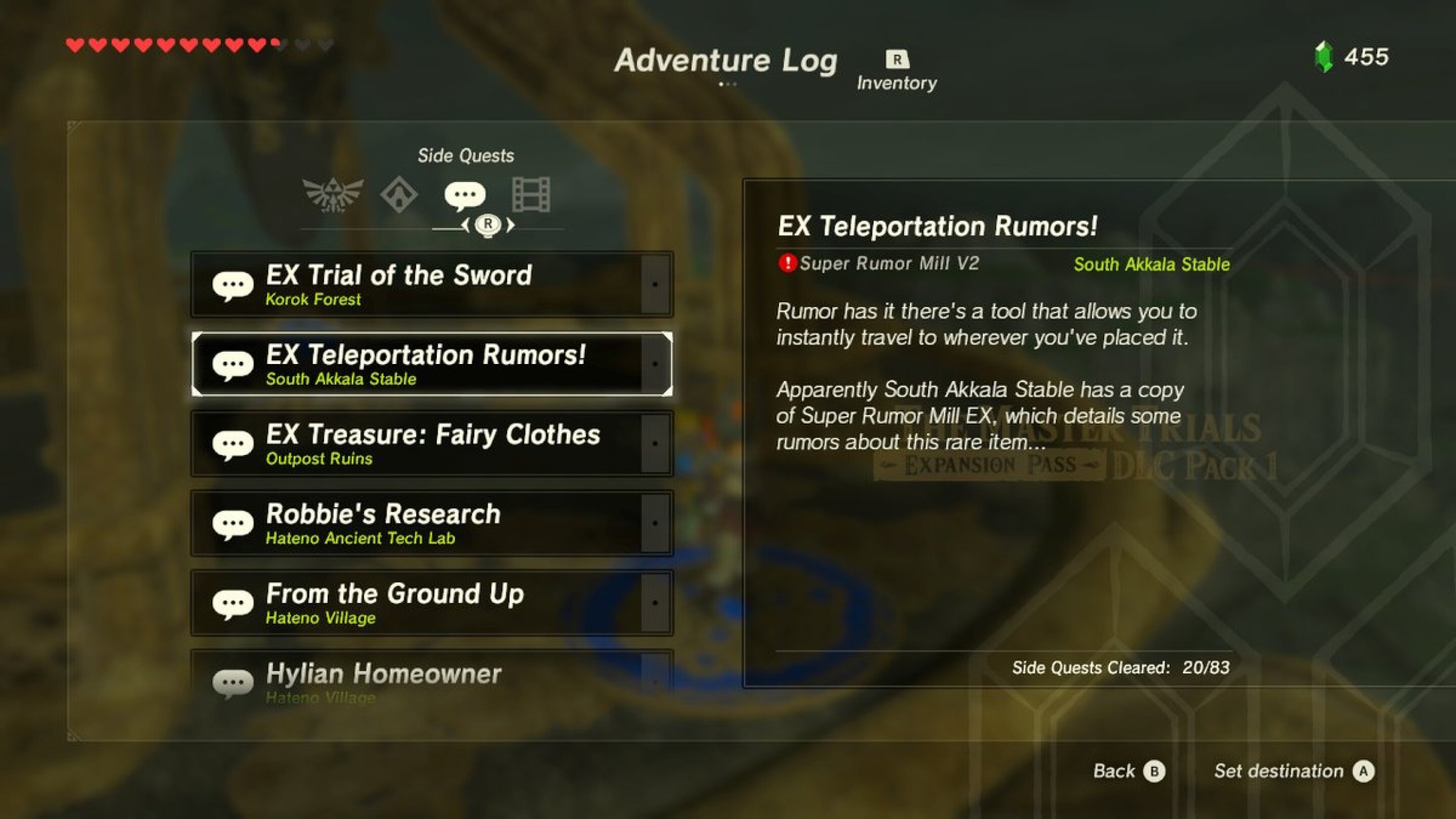
Task: Click the speech bubble beside EX Trial of the Sword
Action: tap(234, 284)
